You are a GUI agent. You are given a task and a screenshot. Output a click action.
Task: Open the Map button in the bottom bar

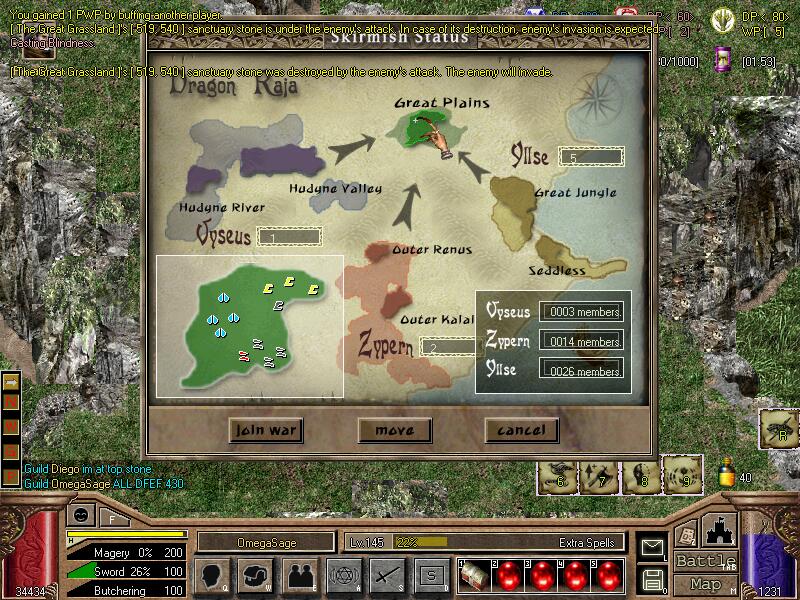(x=705, y=584)
